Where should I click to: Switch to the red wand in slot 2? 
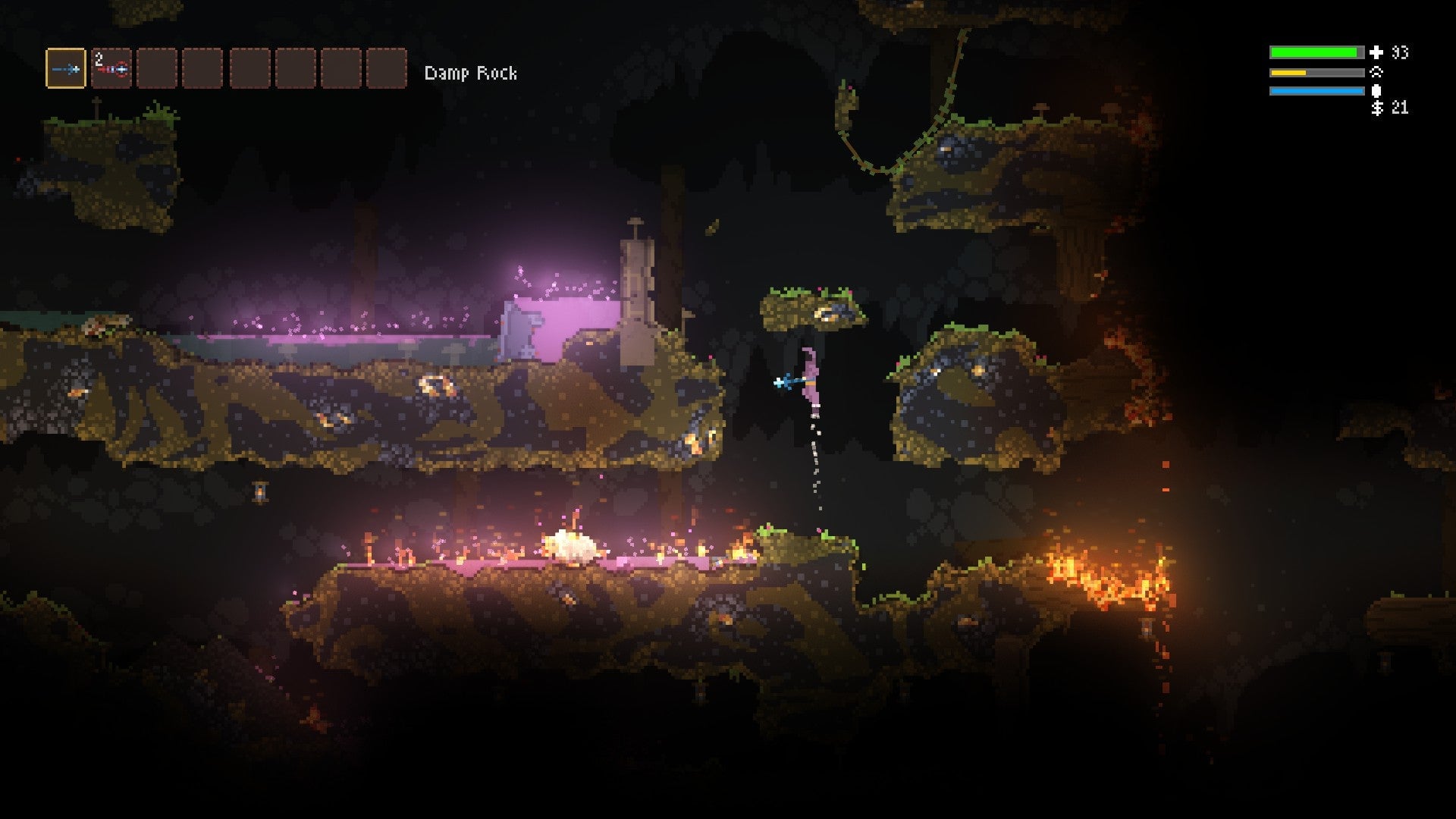click(111, 69)
